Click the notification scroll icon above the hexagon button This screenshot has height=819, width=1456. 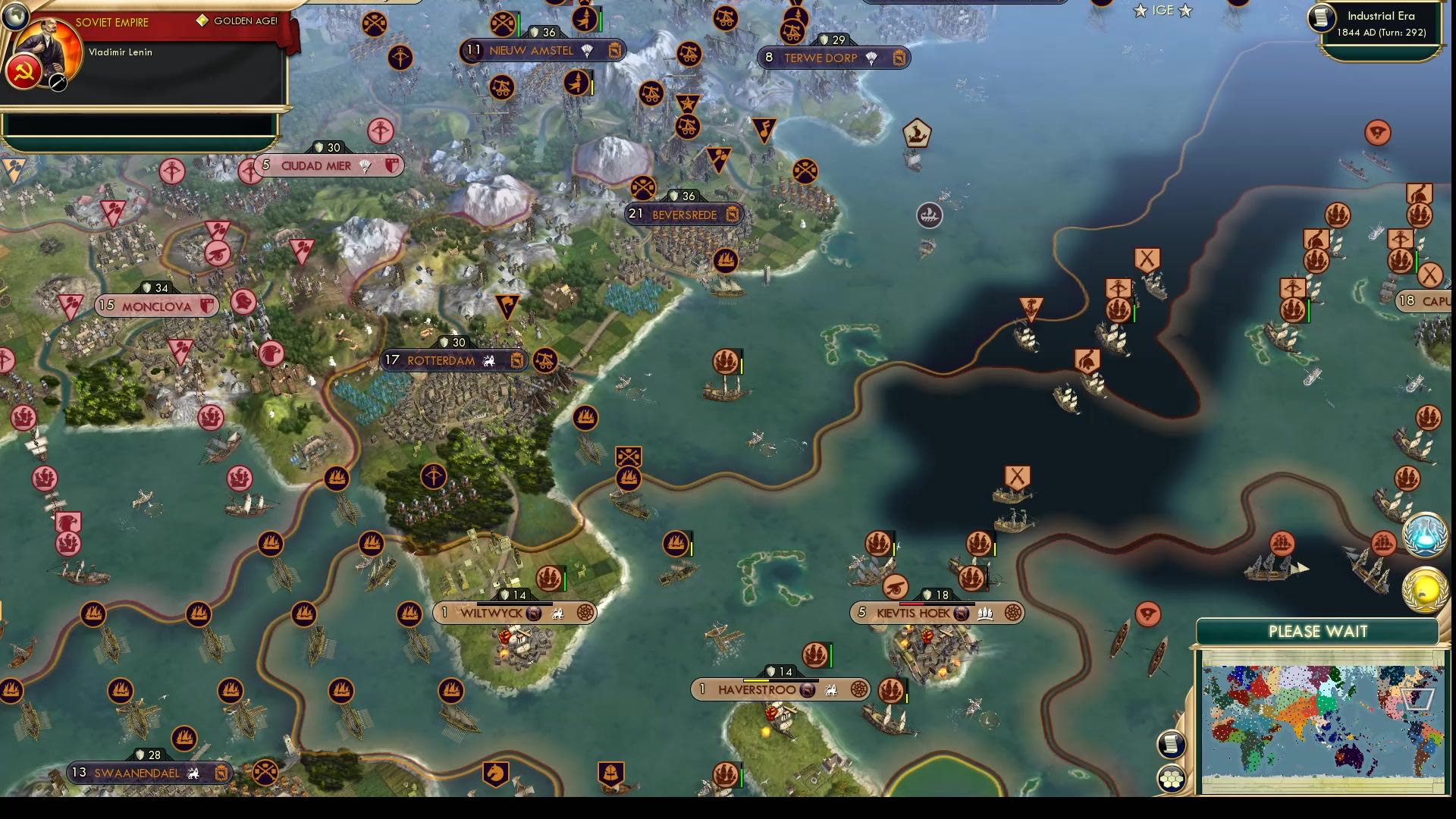1171,744
